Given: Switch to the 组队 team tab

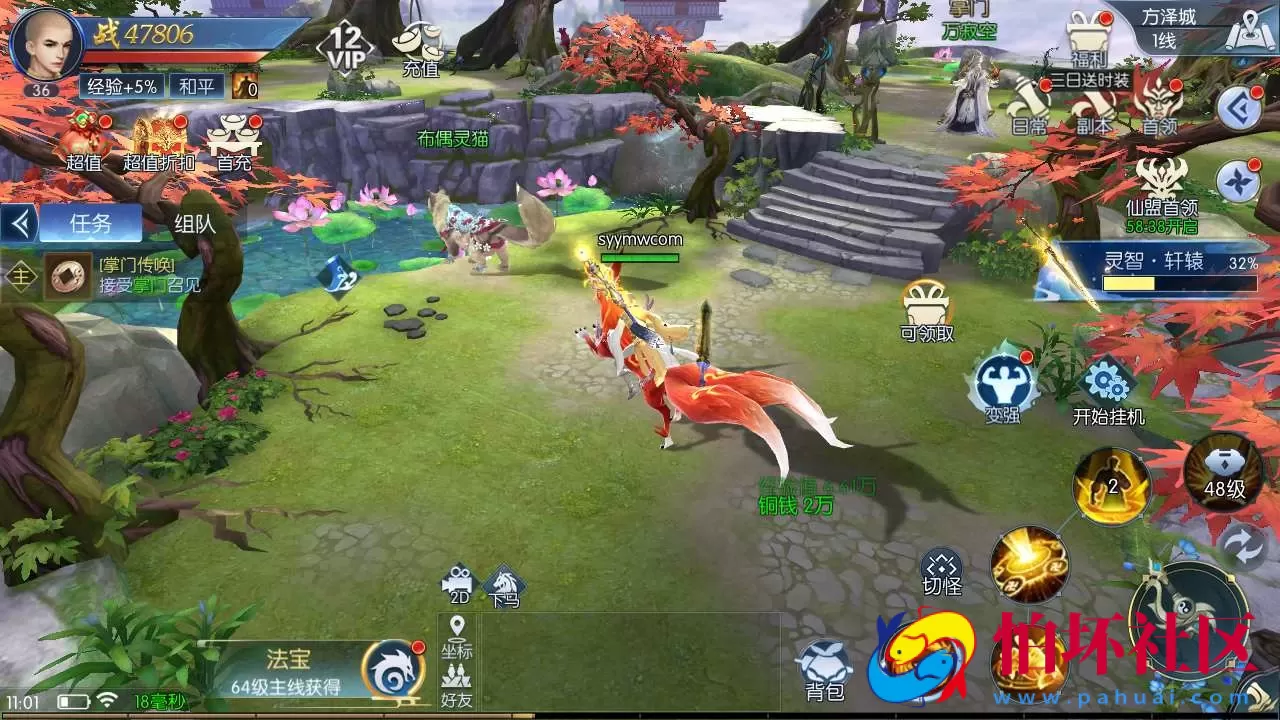Looking at the screenshot, I should point(195,223).
